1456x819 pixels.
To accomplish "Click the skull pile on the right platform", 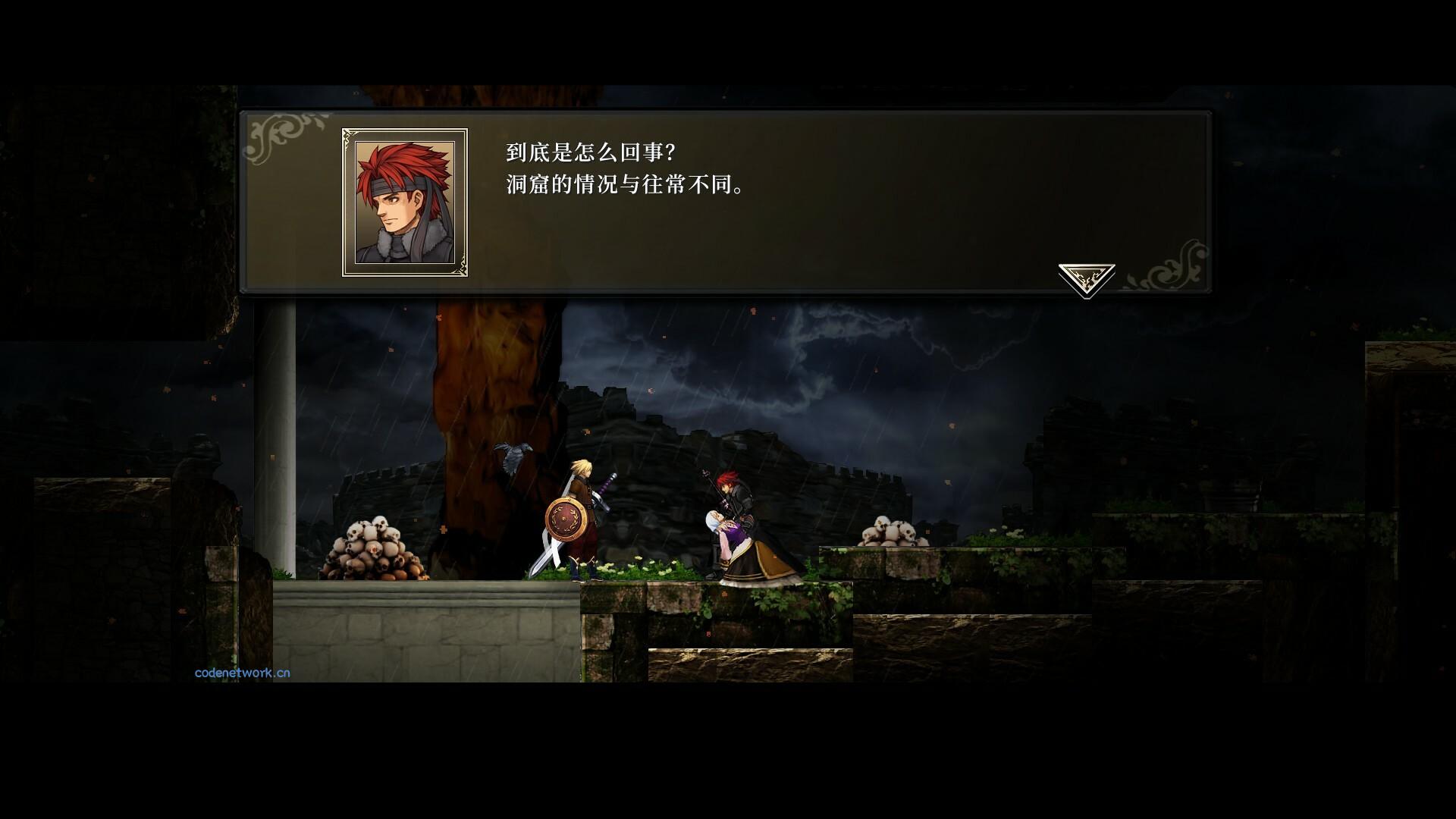I will click(x=895, y=531).
